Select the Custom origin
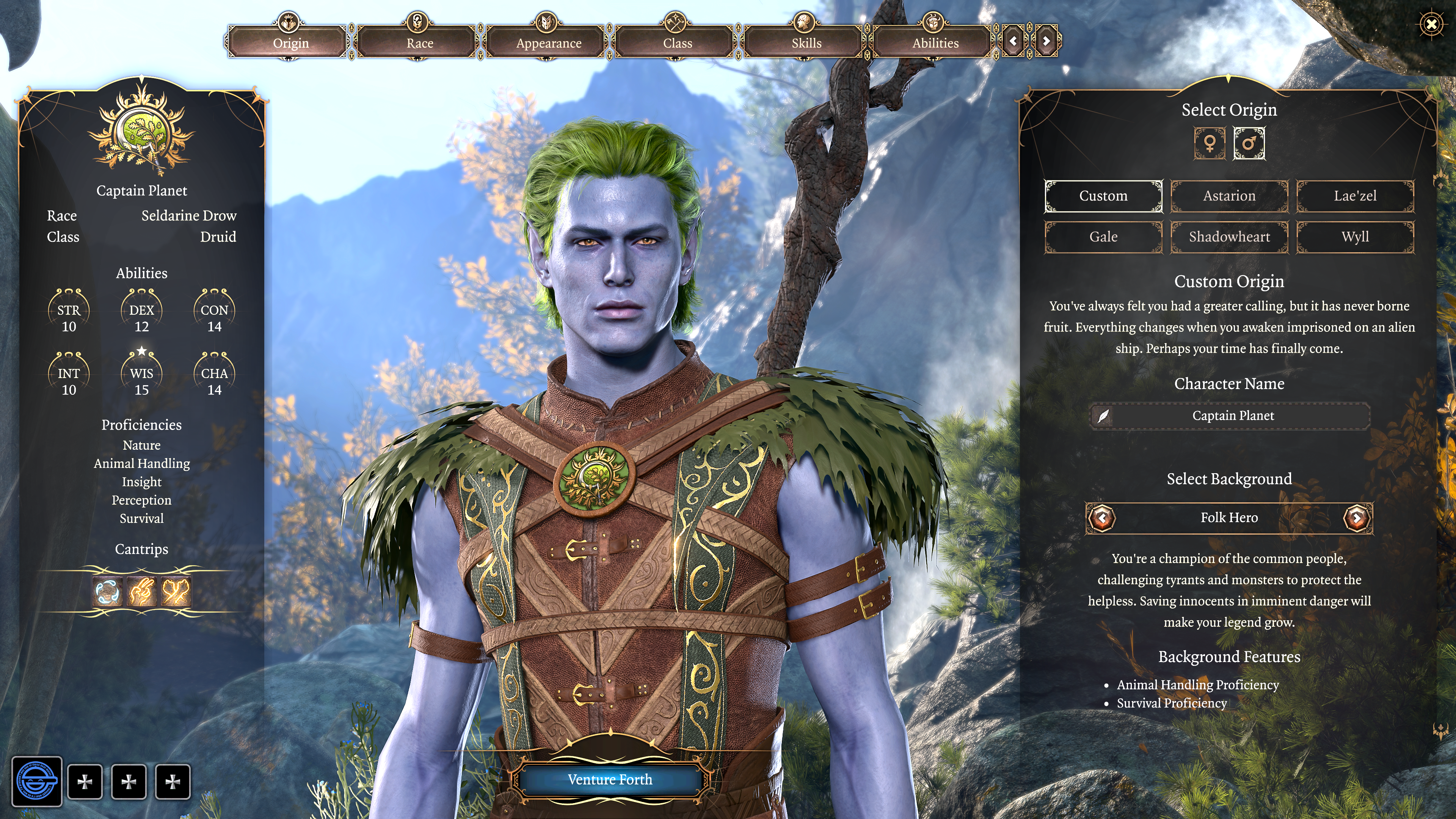The image size is (1456, 819). click(1103, 196)
